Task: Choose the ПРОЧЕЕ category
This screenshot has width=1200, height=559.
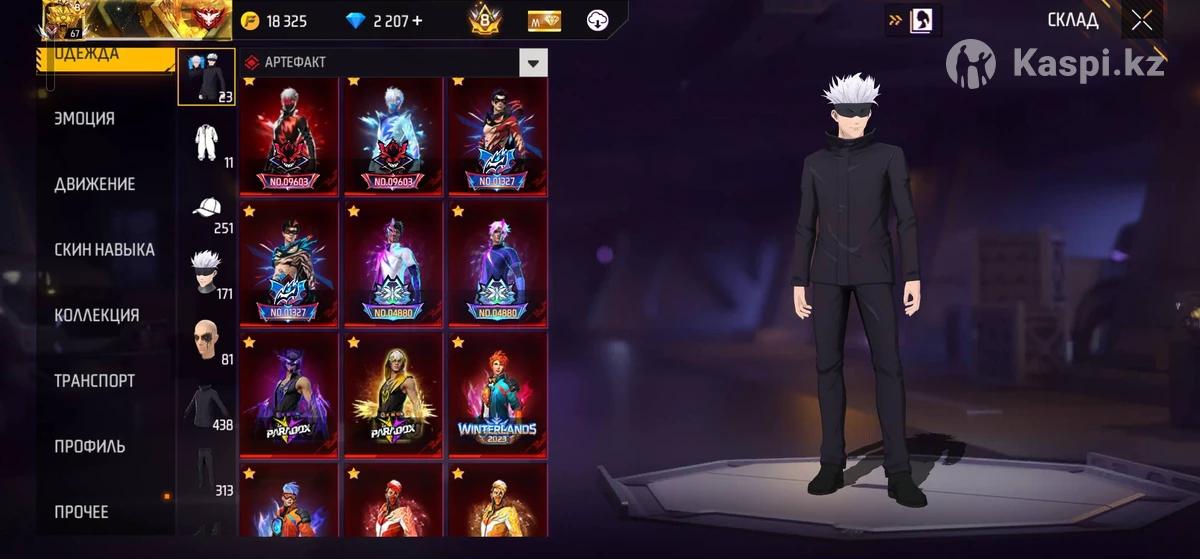Action: pyautogui.click(x=81, y=512)
